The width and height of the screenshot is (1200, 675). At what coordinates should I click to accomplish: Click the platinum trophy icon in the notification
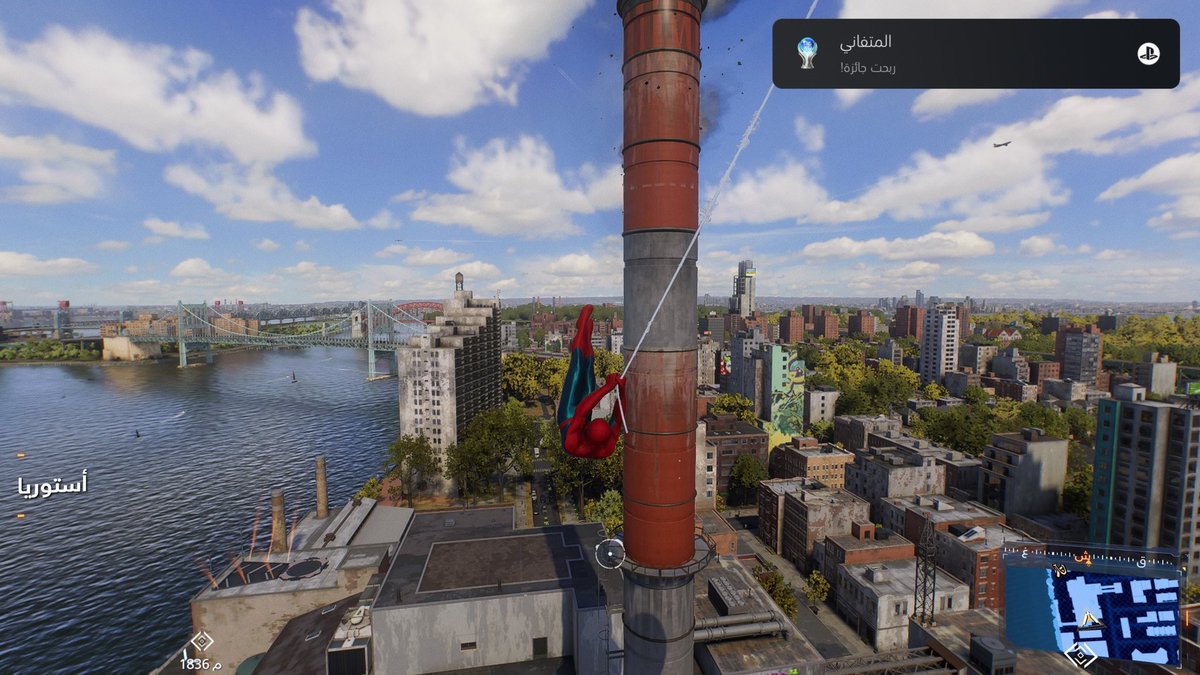807,53
